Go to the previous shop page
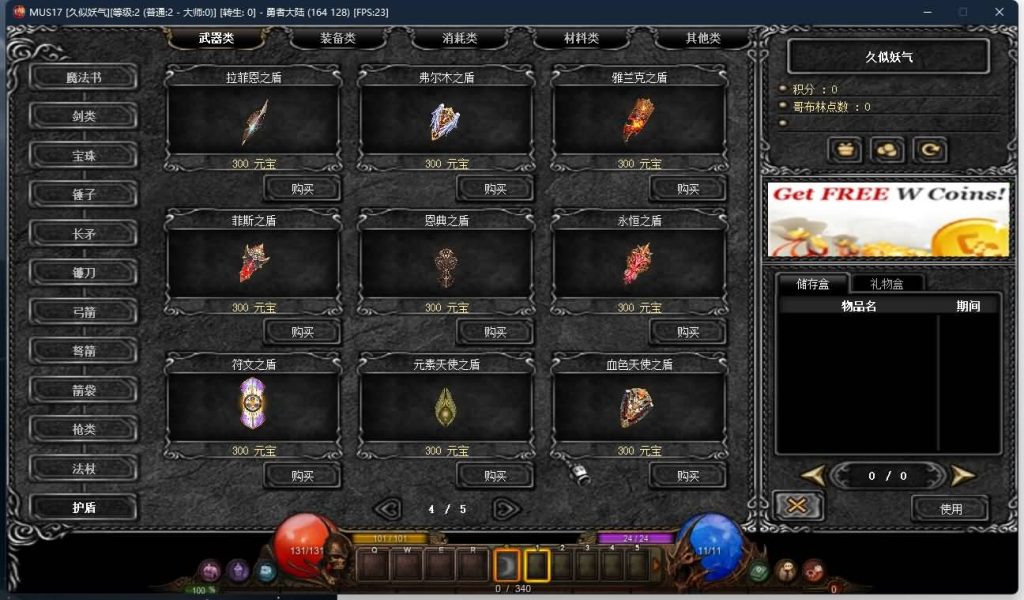The height and width of the screenshot is (600, 1024). tap(388, 509)
